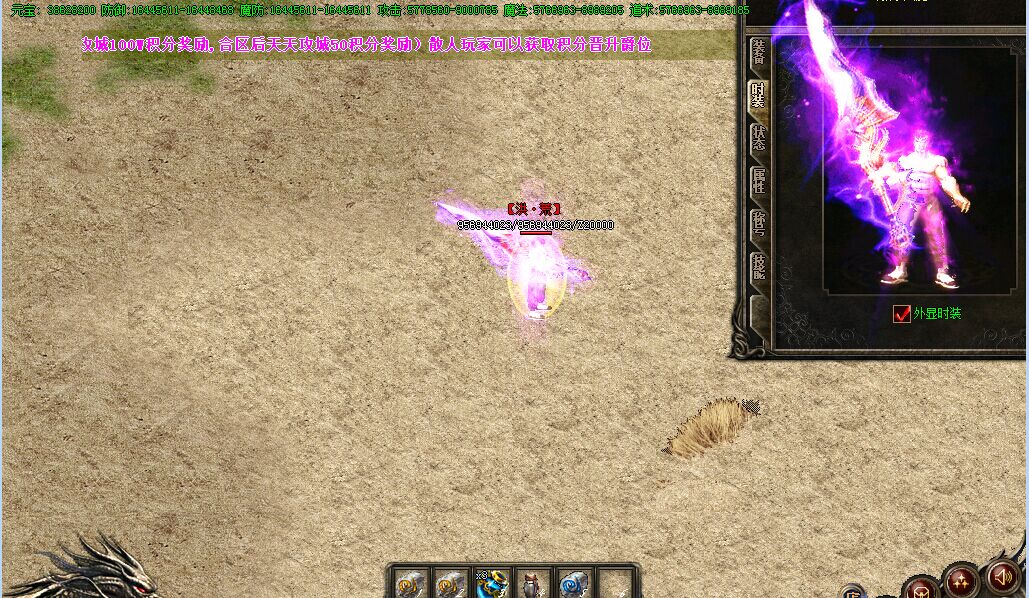Open the 技能 (Skills) tab
This screenshot has height=598, width=1029.
click(759, 266)
